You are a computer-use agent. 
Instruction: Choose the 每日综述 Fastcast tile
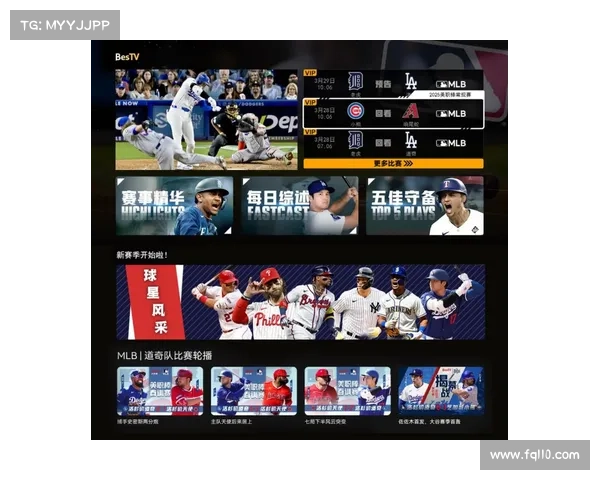[x=299, y=206]
